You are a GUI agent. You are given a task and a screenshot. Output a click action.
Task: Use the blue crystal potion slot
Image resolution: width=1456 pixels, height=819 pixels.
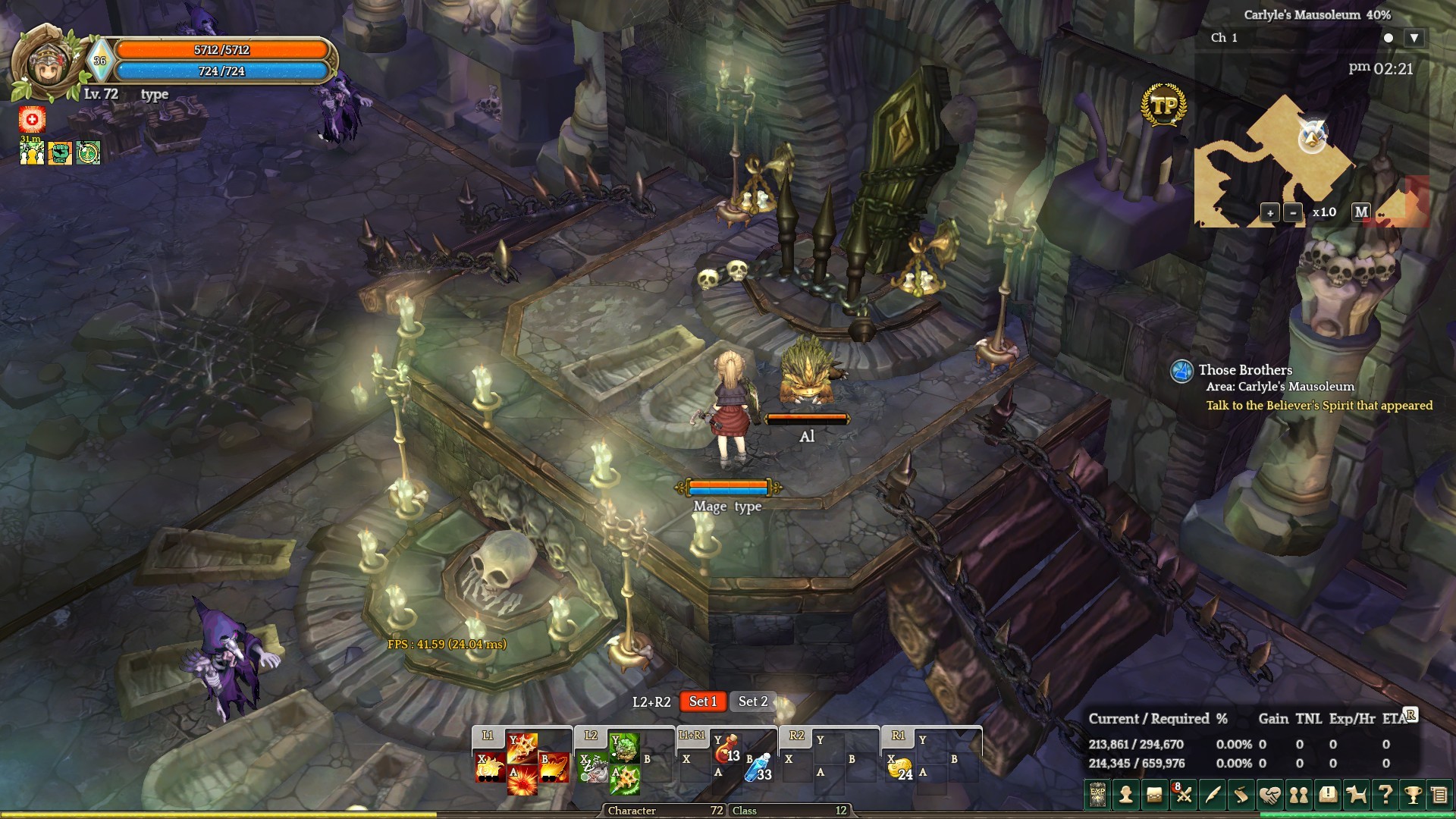point(758,767)
